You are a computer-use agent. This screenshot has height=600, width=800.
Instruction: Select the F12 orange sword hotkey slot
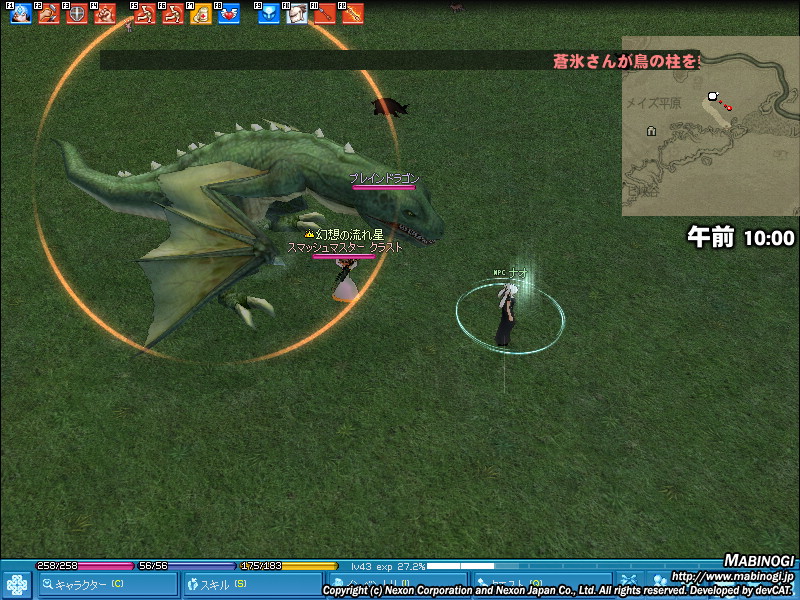click(353, 14)
